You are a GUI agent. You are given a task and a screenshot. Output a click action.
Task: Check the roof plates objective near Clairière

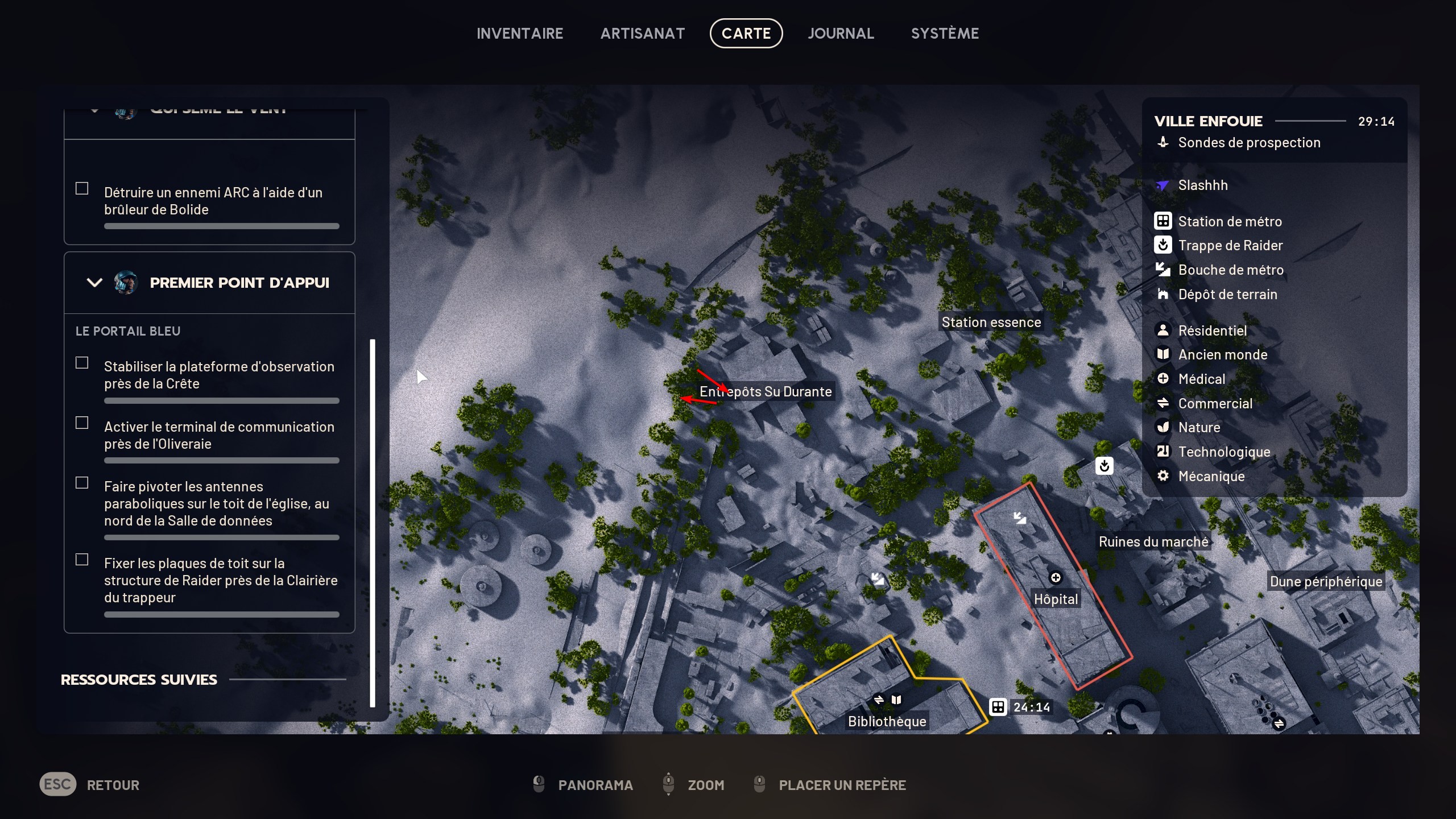click(82, 559)
